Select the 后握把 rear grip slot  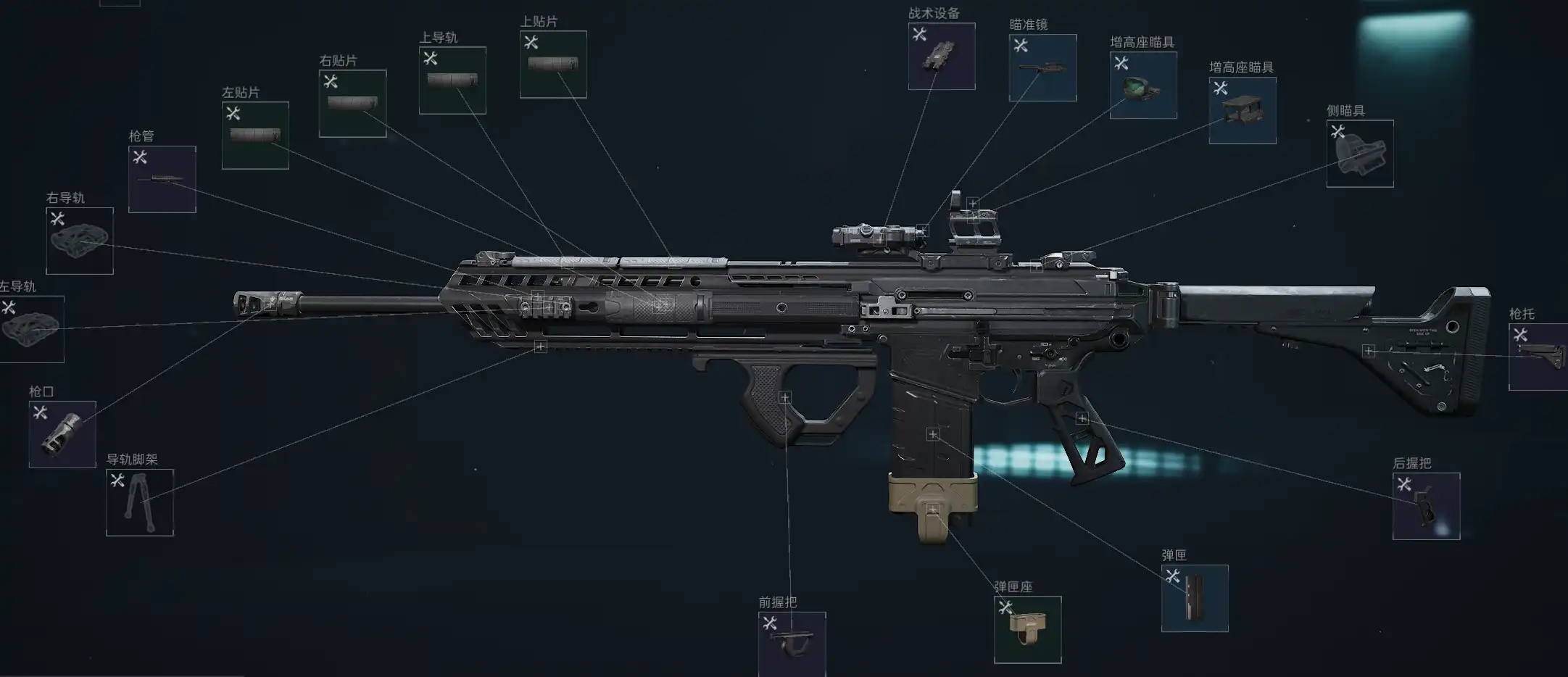[1426, 507]
